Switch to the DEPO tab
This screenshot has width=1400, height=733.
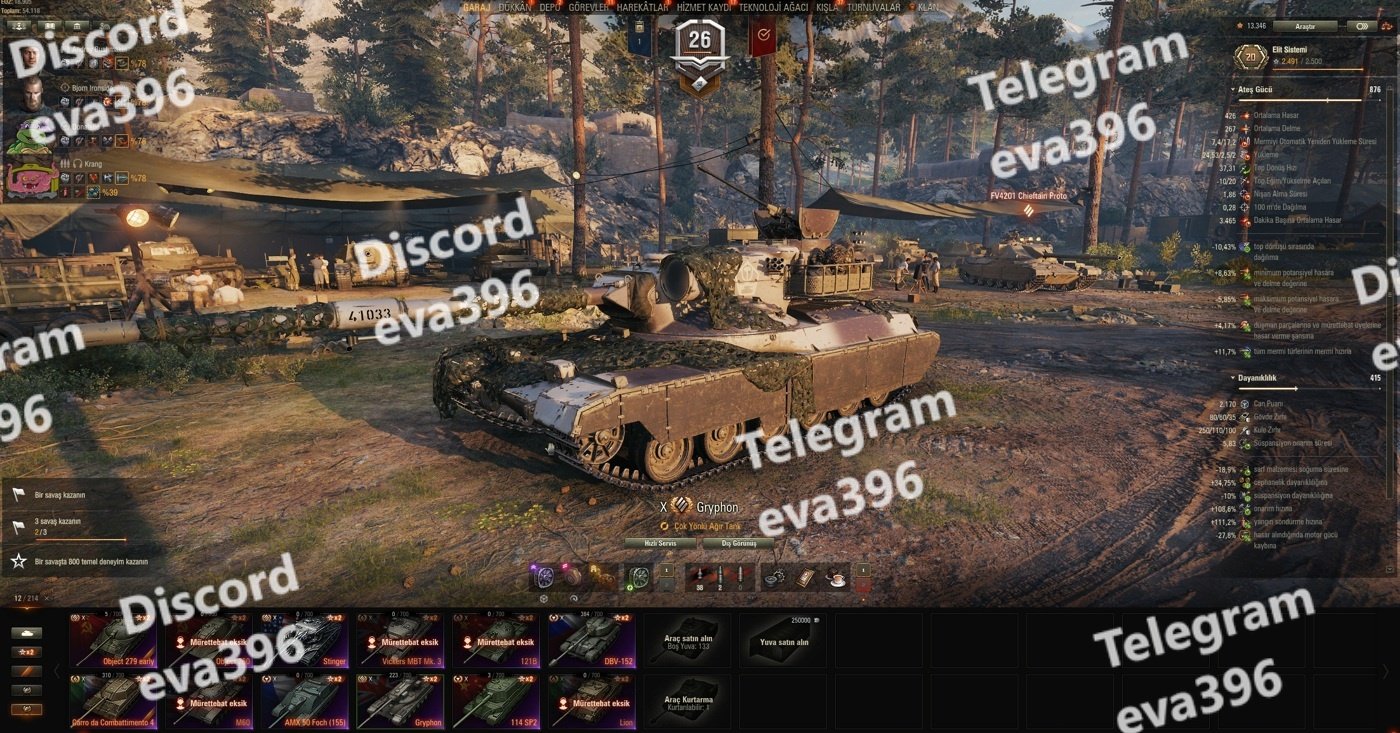click(x=549, y=7)
